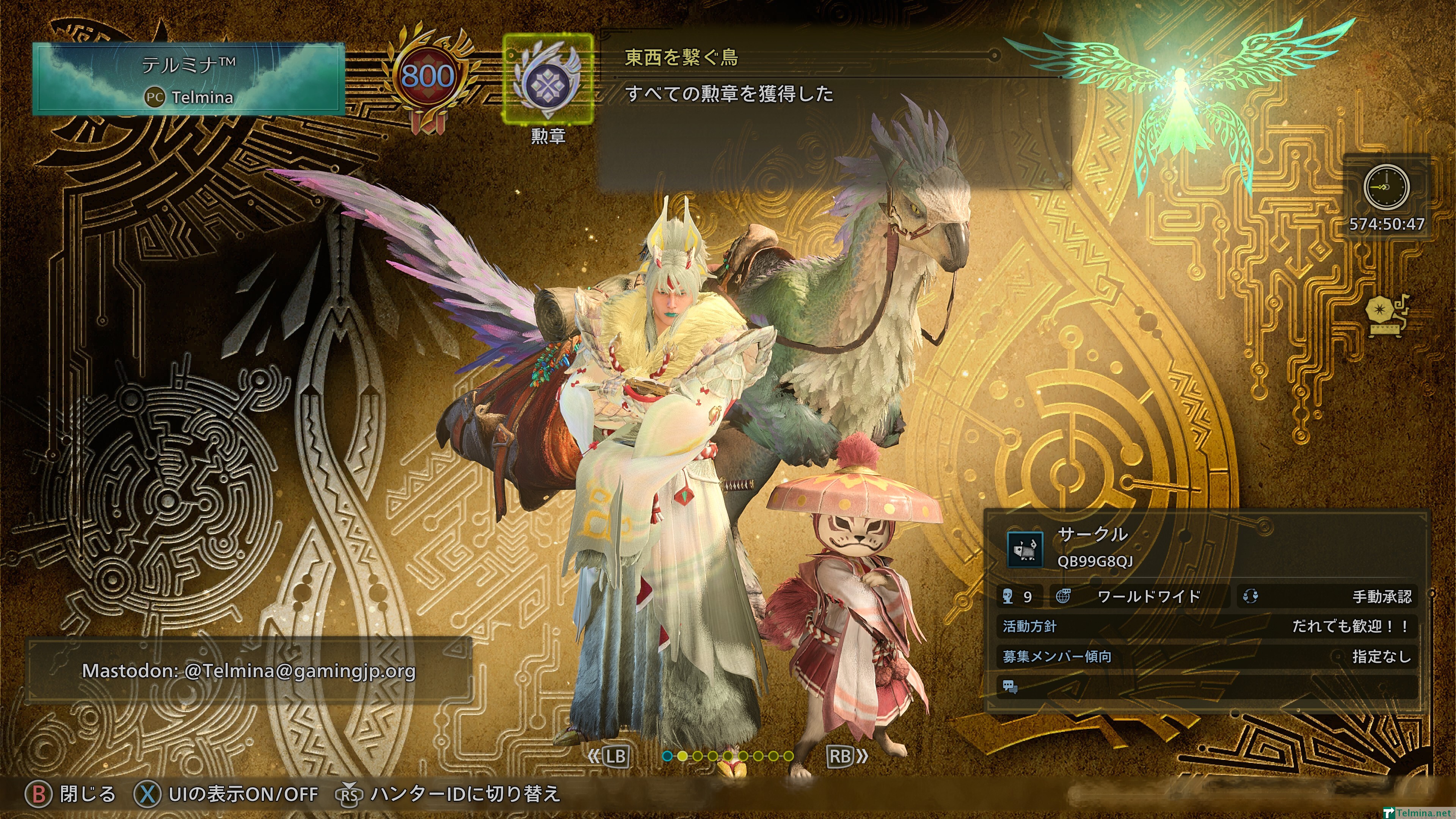1456x819 pixels.
Task: Click the Mastodon comment box
Action: coord(249,671)
